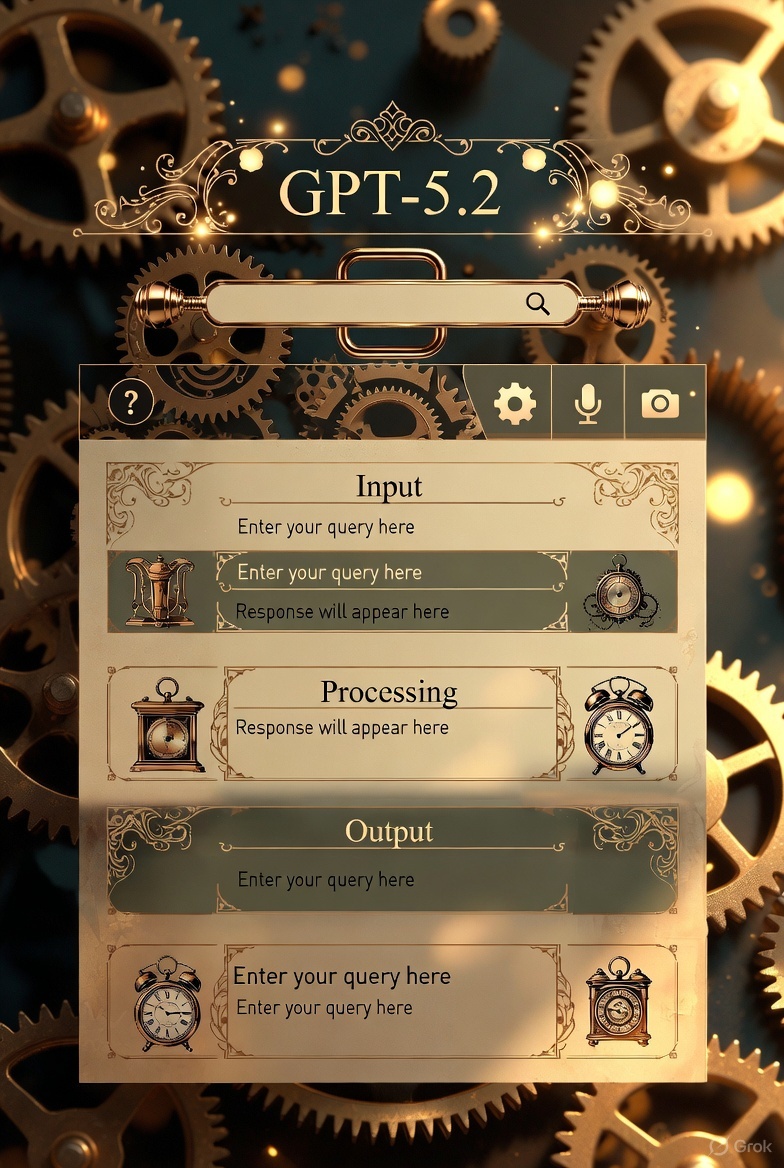Open settings with the gear icon

coord(515,403)
